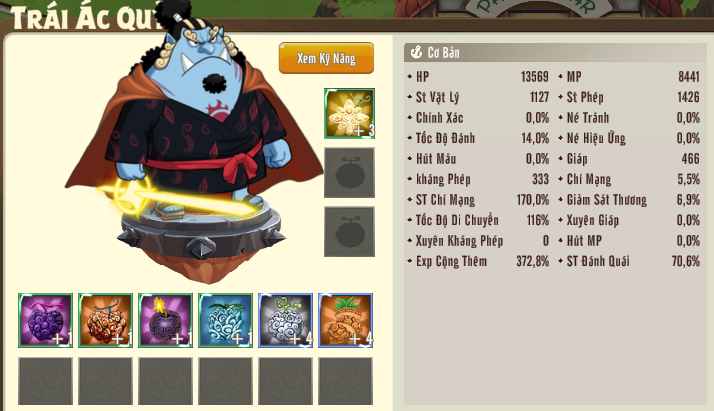The width and height of the screenshot is (714, 411).
Task: Choose the orange pineapple-like devil fruit
Action: (345, 320)
